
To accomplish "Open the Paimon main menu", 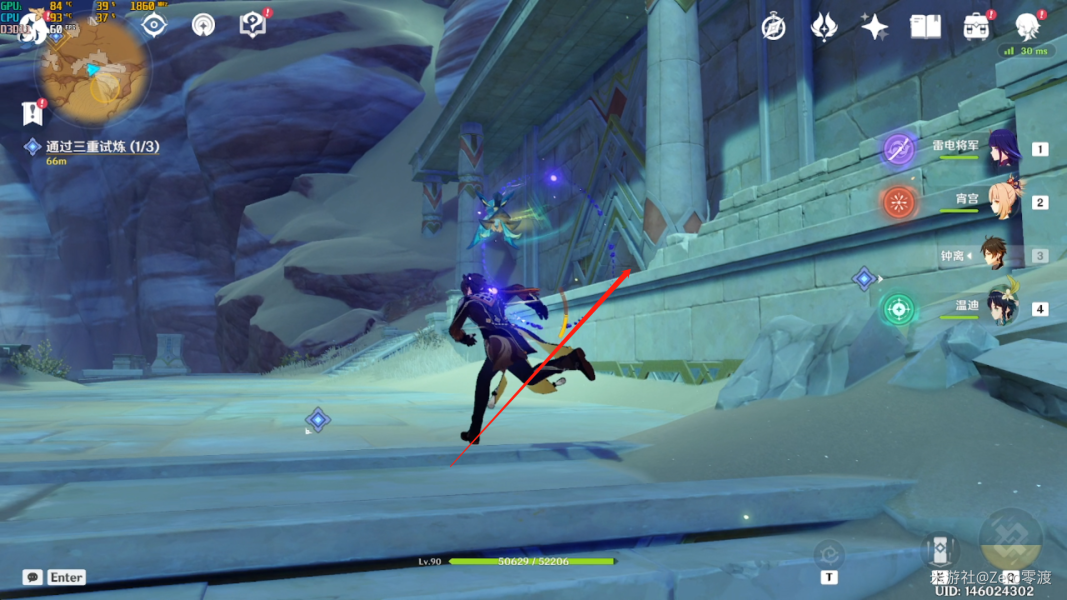I will tap(32, 27).
